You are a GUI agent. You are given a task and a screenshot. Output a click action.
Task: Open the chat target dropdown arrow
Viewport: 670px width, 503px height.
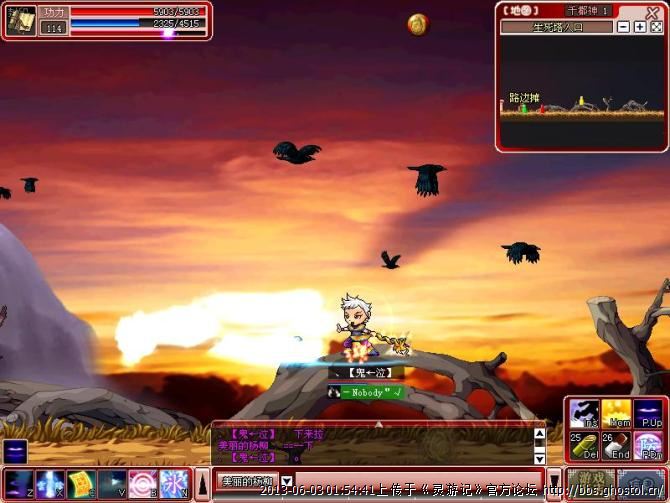[x=287, y=481]
